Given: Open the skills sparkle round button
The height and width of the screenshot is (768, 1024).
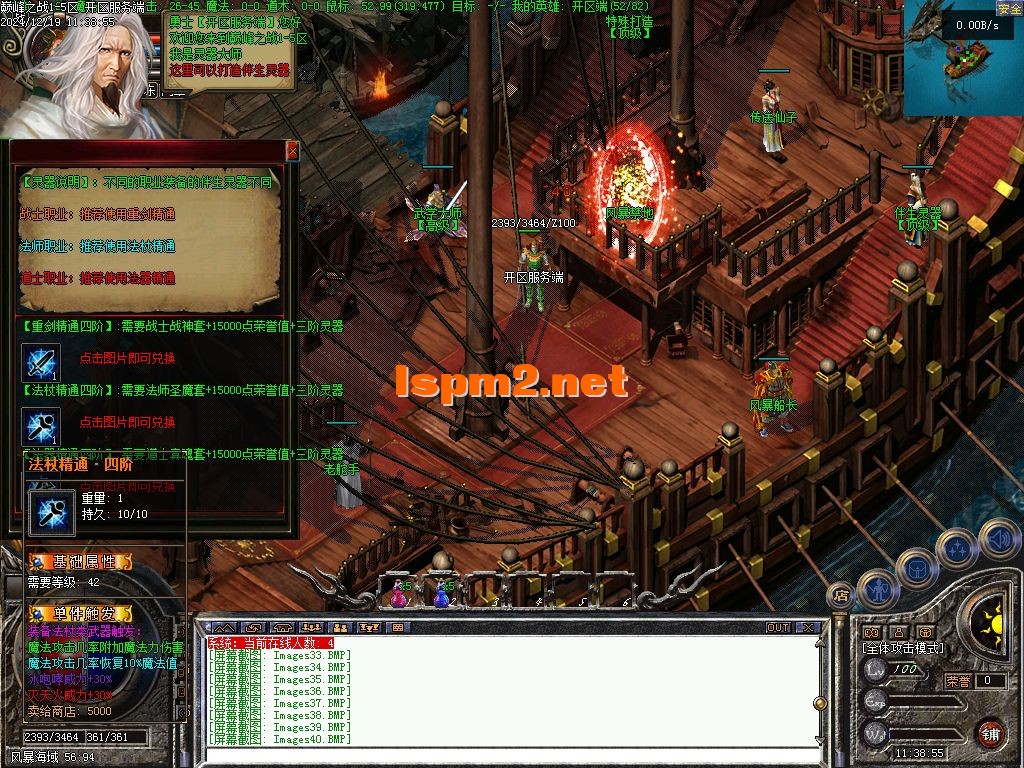Looking at the screenshot, I should click(x=957, y=548).
